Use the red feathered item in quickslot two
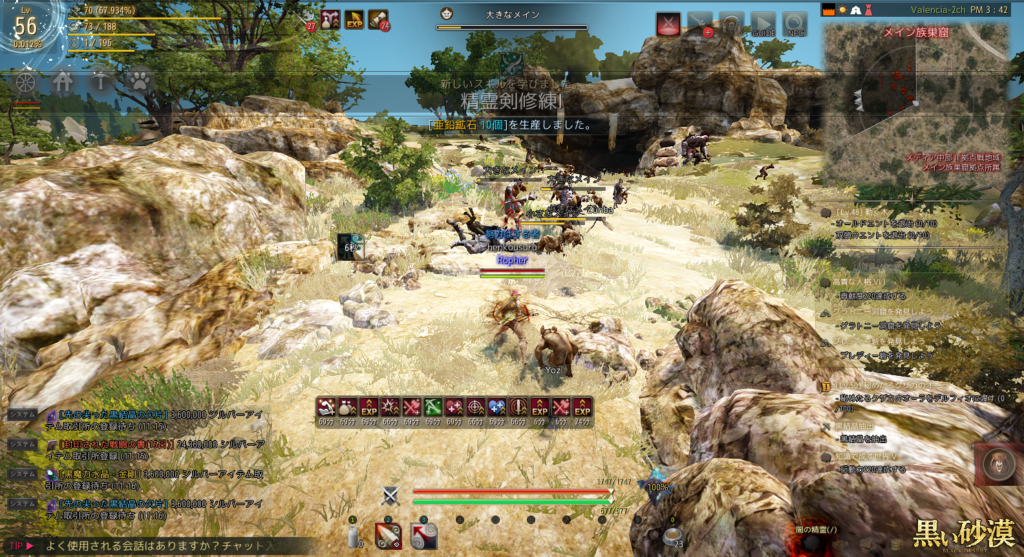This screenshot has width=1024, height=557. (388, 536)
